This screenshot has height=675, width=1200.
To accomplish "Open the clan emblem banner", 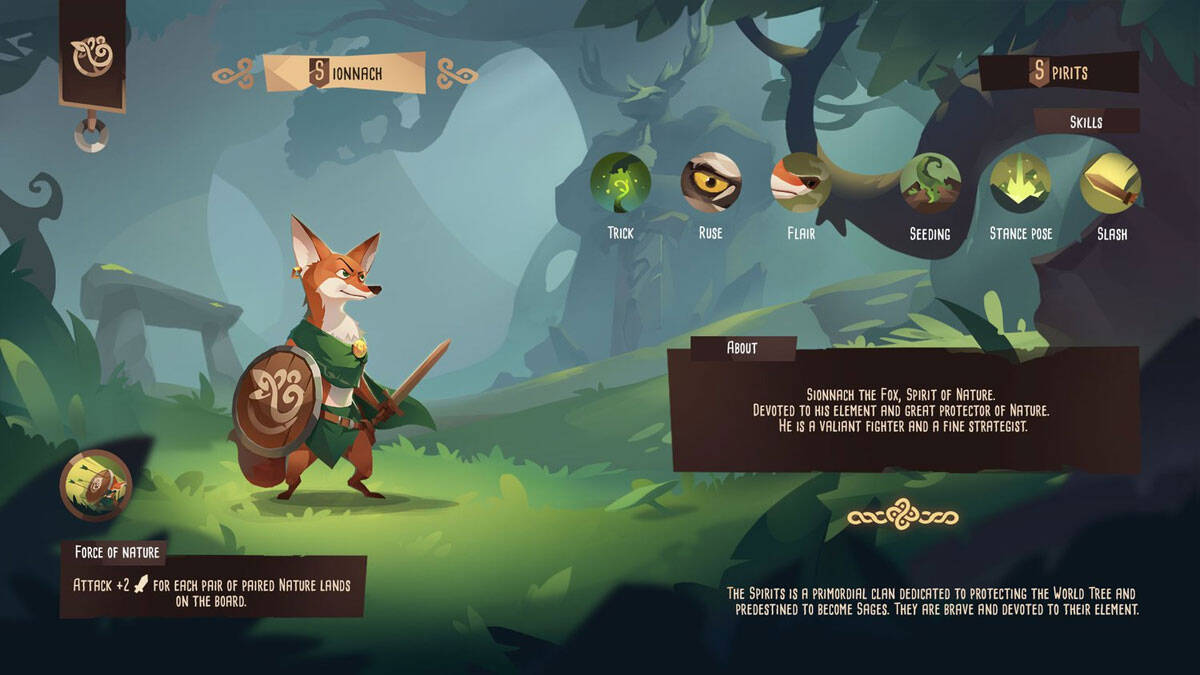I will [x=92, y=53].
